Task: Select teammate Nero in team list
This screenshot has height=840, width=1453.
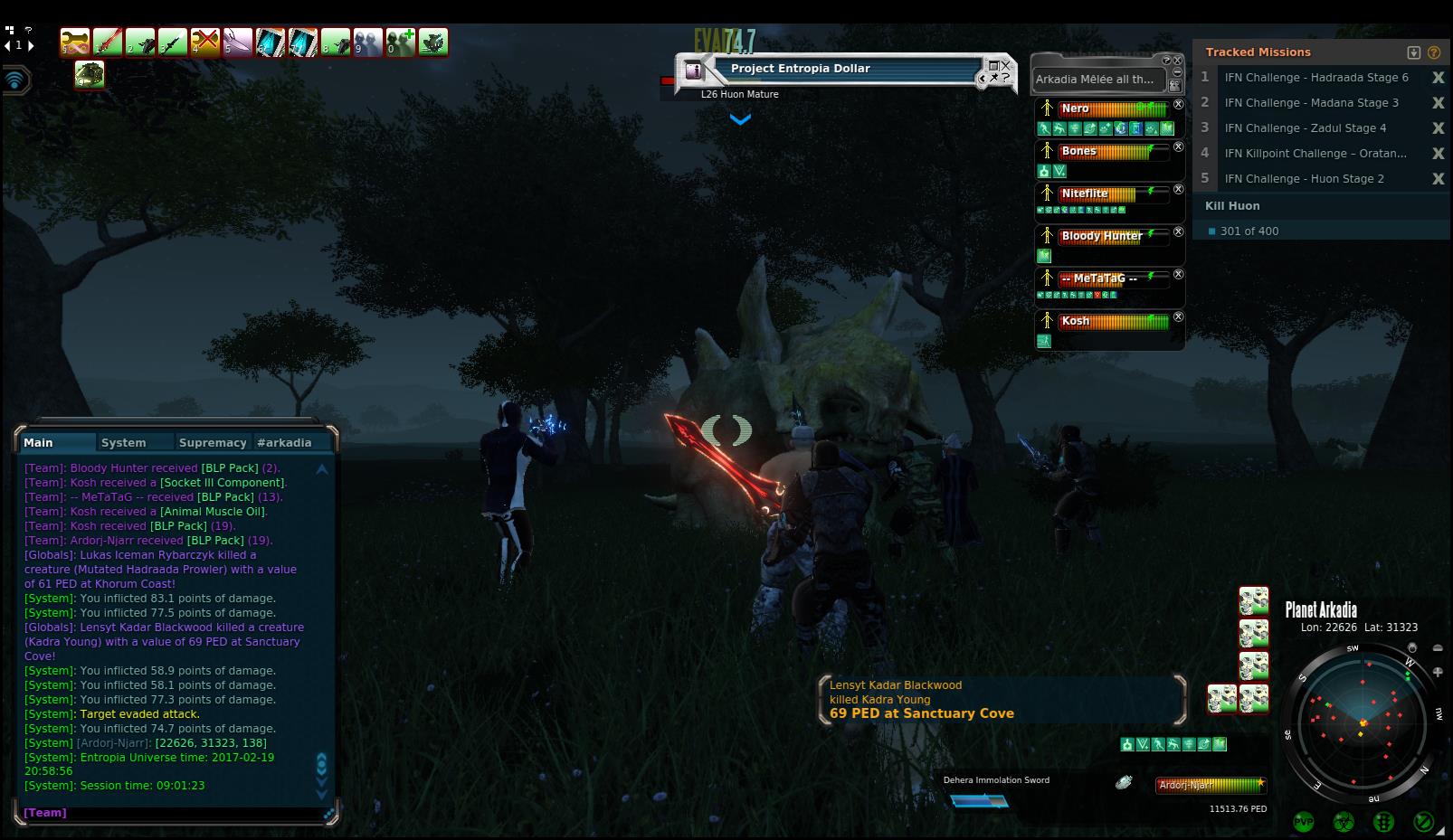Action: 1075,109
